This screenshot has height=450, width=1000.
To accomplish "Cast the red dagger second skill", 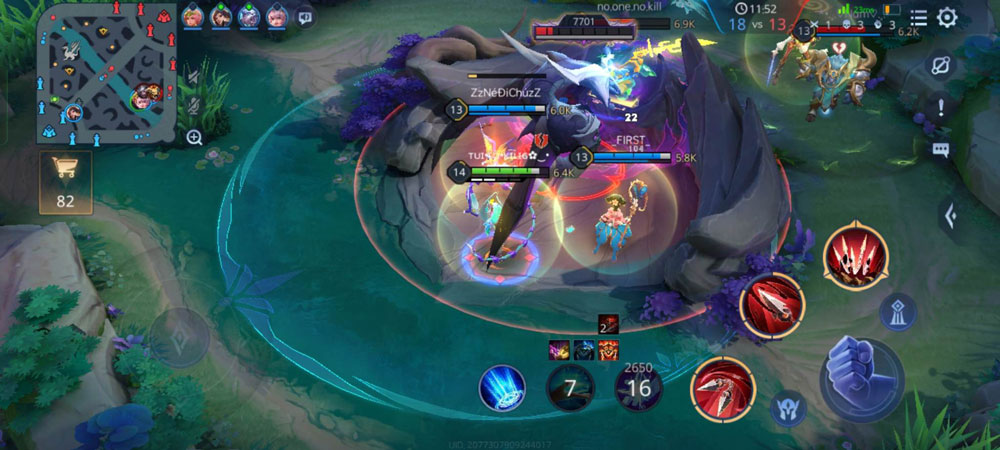I will (x=772, y=305).
